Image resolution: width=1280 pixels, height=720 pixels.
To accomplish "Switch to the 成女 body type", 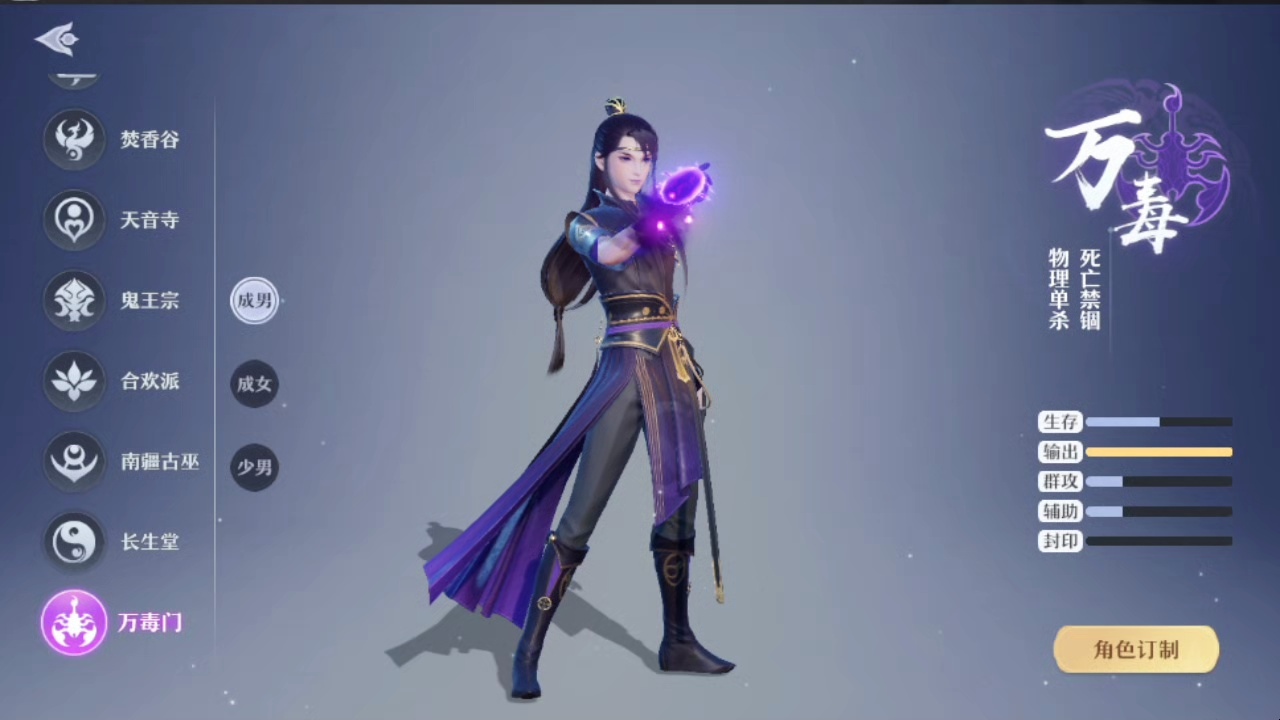I will pyautogui.click(x=254, y=384).
